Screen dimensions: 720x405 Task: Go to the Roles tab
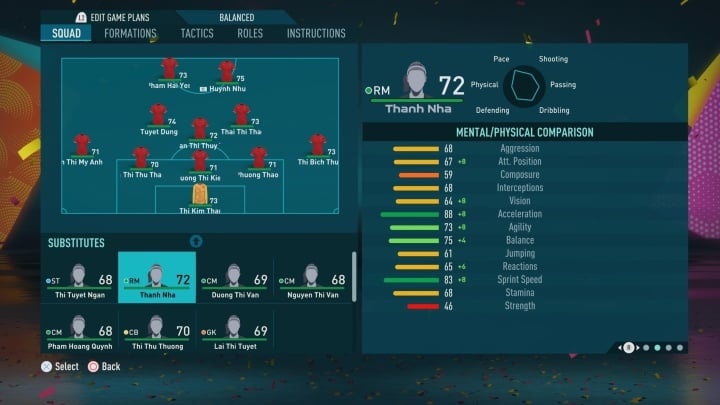(x=250, y=33)
